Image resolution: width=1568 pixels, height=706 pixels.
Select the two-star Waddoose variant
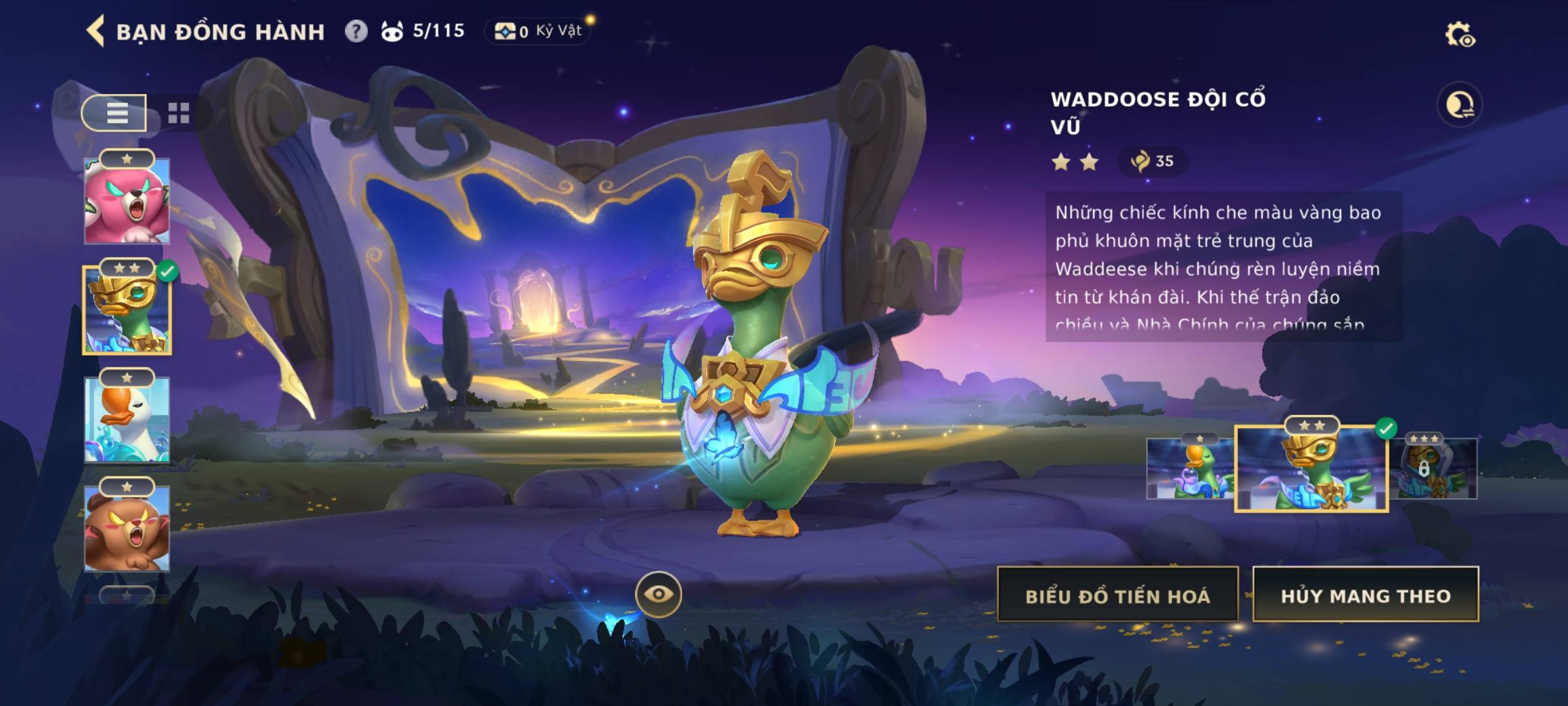tap(1311, 469)
